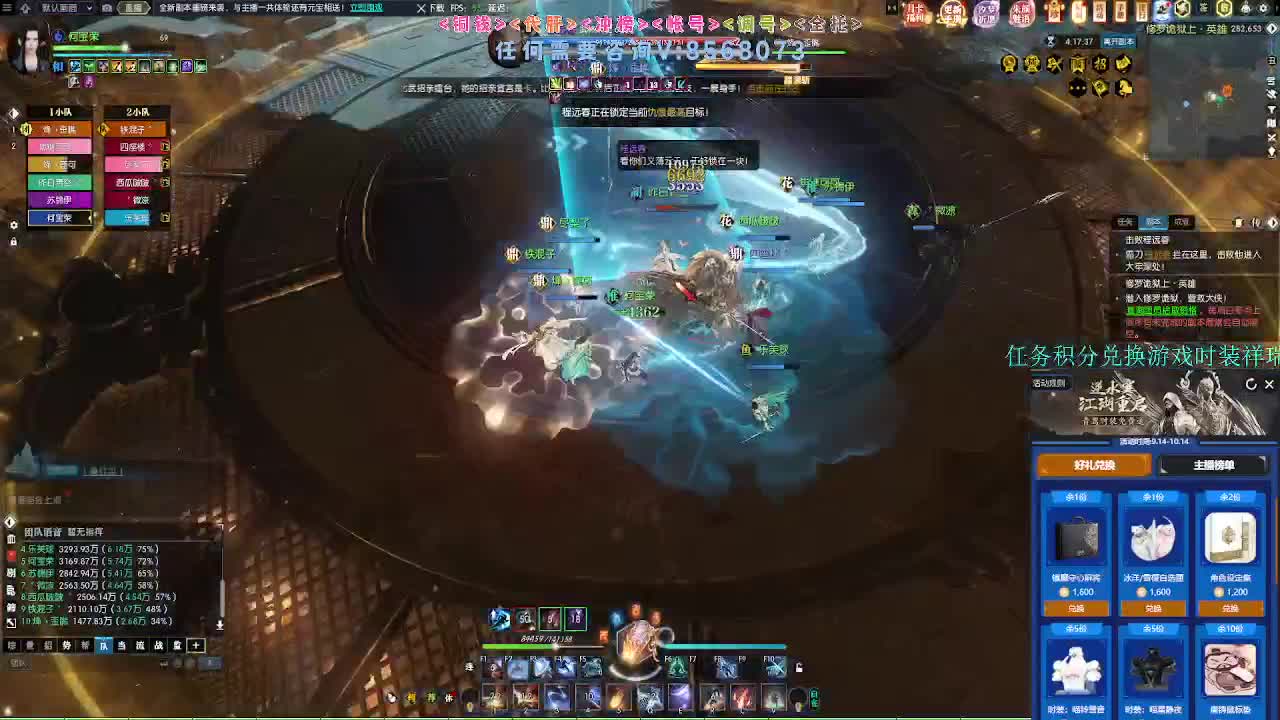Expand the minimap arrow next to 282,653
This screenshot has height=720, width=1280.
(x=1271, y=29)
